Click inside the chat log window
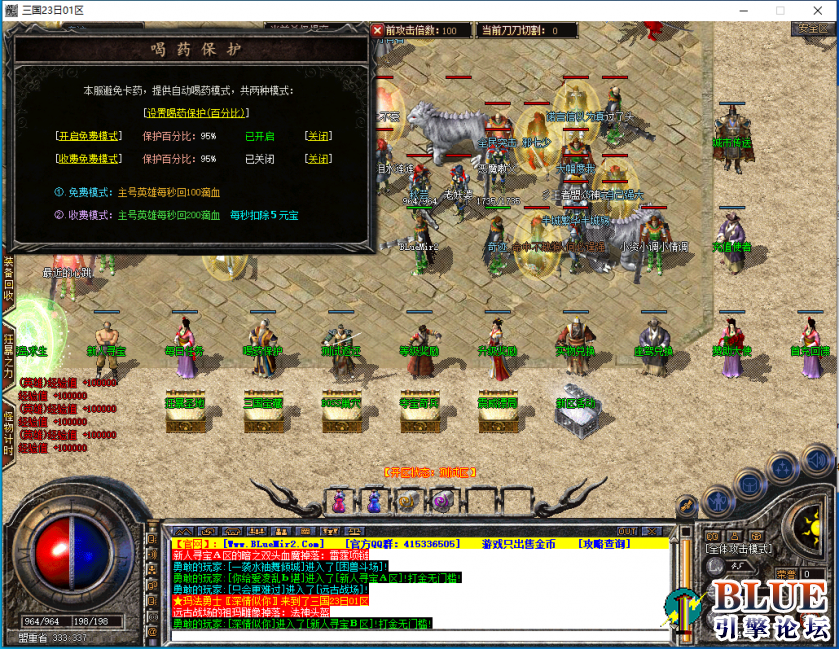The image size is (839, 649). [420, 590]
